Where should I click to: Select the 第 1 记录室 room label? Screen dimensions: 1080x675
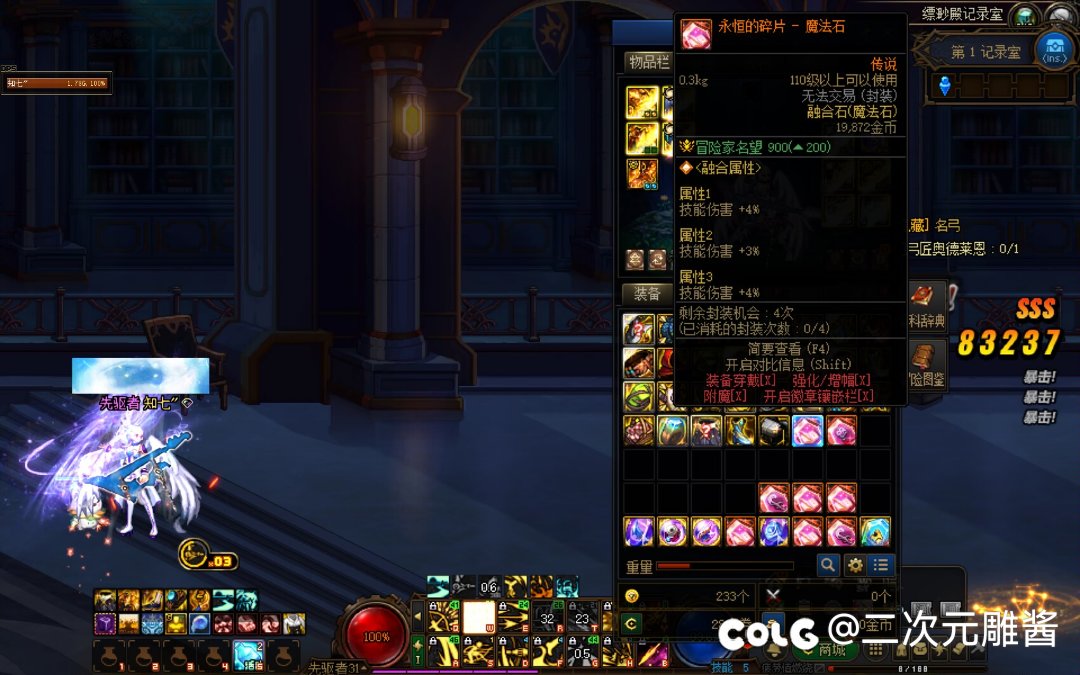(x=985, y=52)
